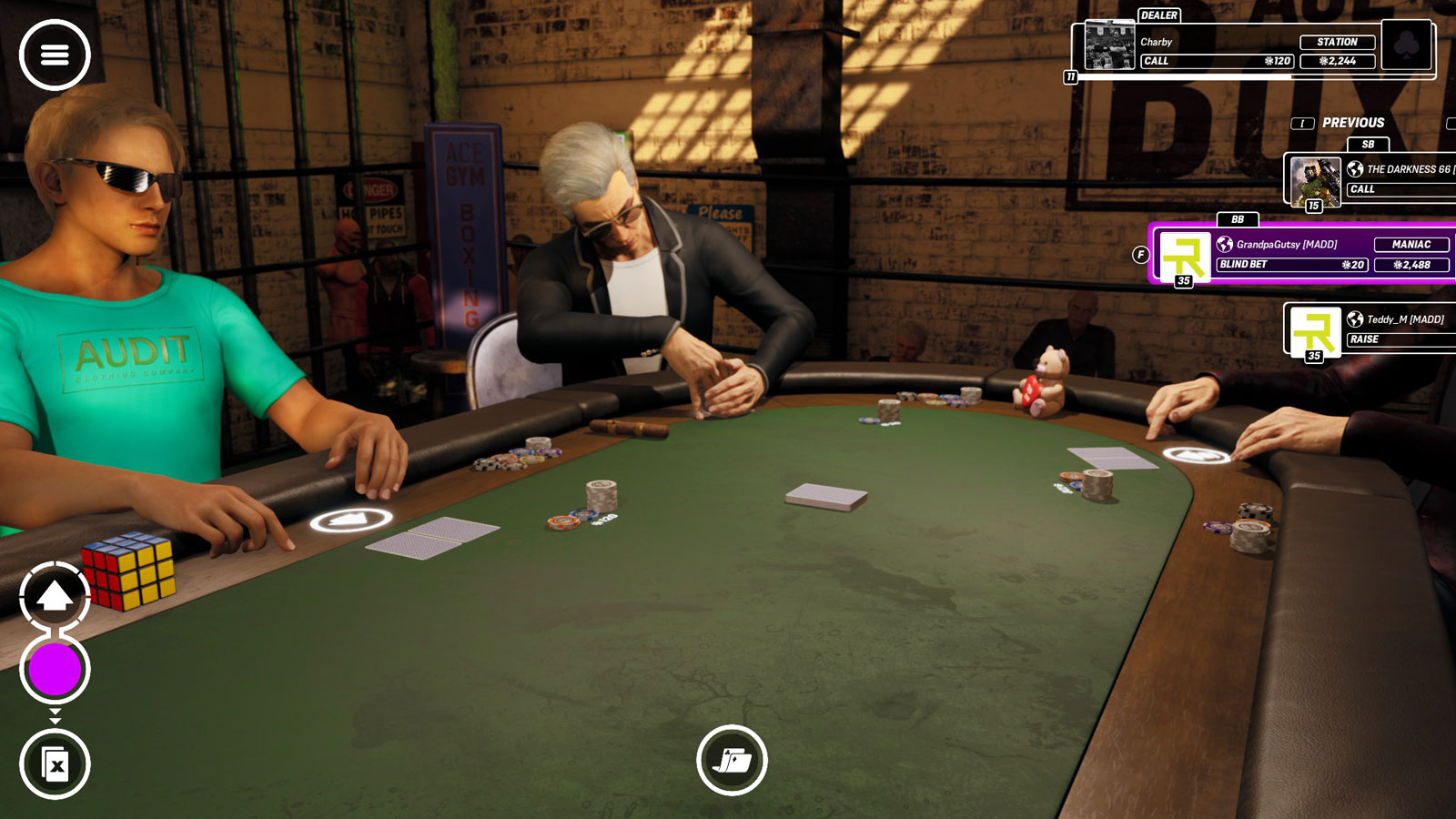Viewport: 1456px width, 819px height.
Task: Click the peek arrow beside your hole cards
Action: click(x=349, y=519)
